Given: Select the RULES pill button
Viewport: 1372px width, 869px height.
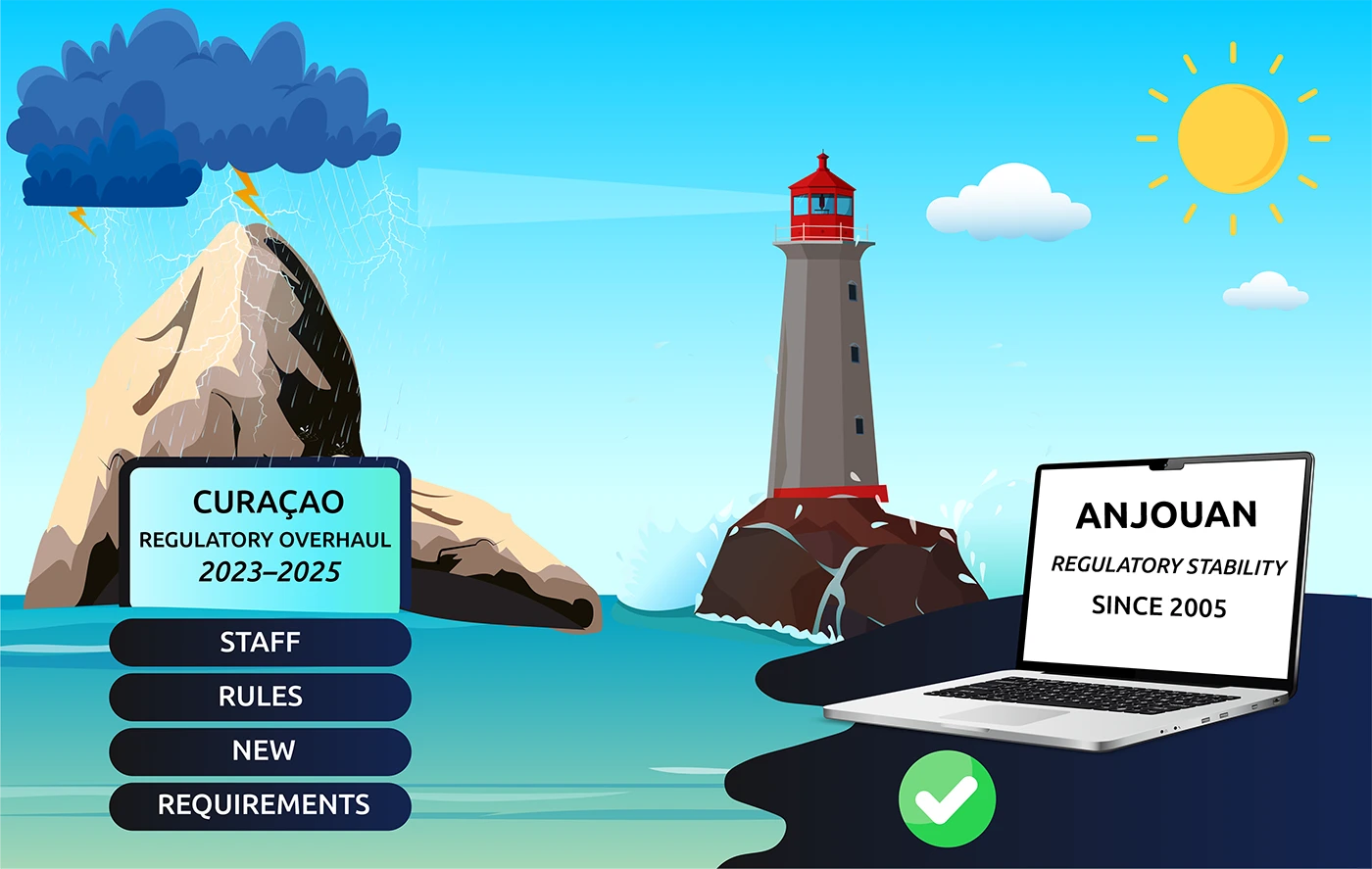Looking at the screenshot, I should pyautogui.click(x=260, y=697).
